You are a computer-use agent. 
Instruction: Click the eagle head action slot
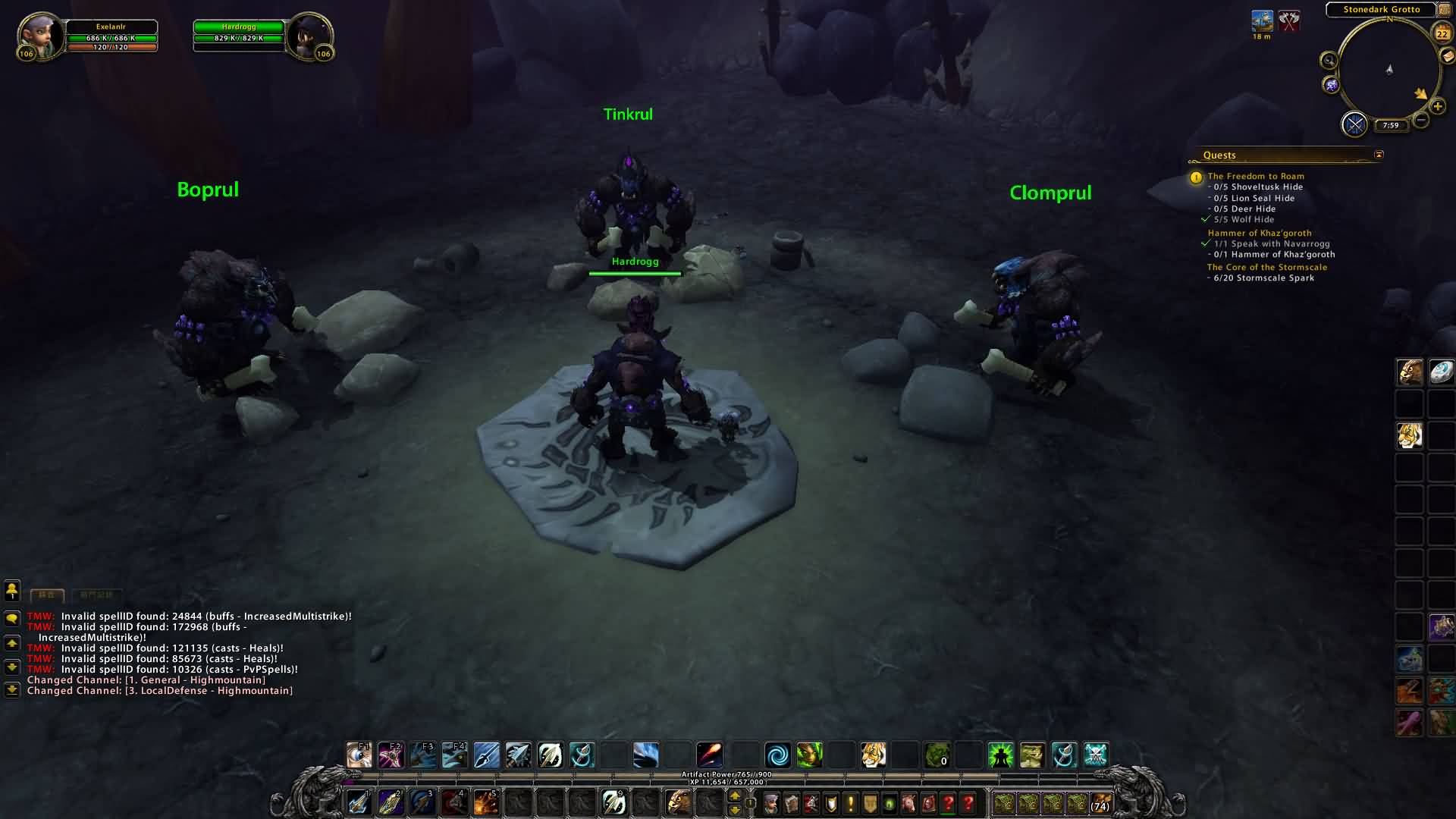pos(678,802)
